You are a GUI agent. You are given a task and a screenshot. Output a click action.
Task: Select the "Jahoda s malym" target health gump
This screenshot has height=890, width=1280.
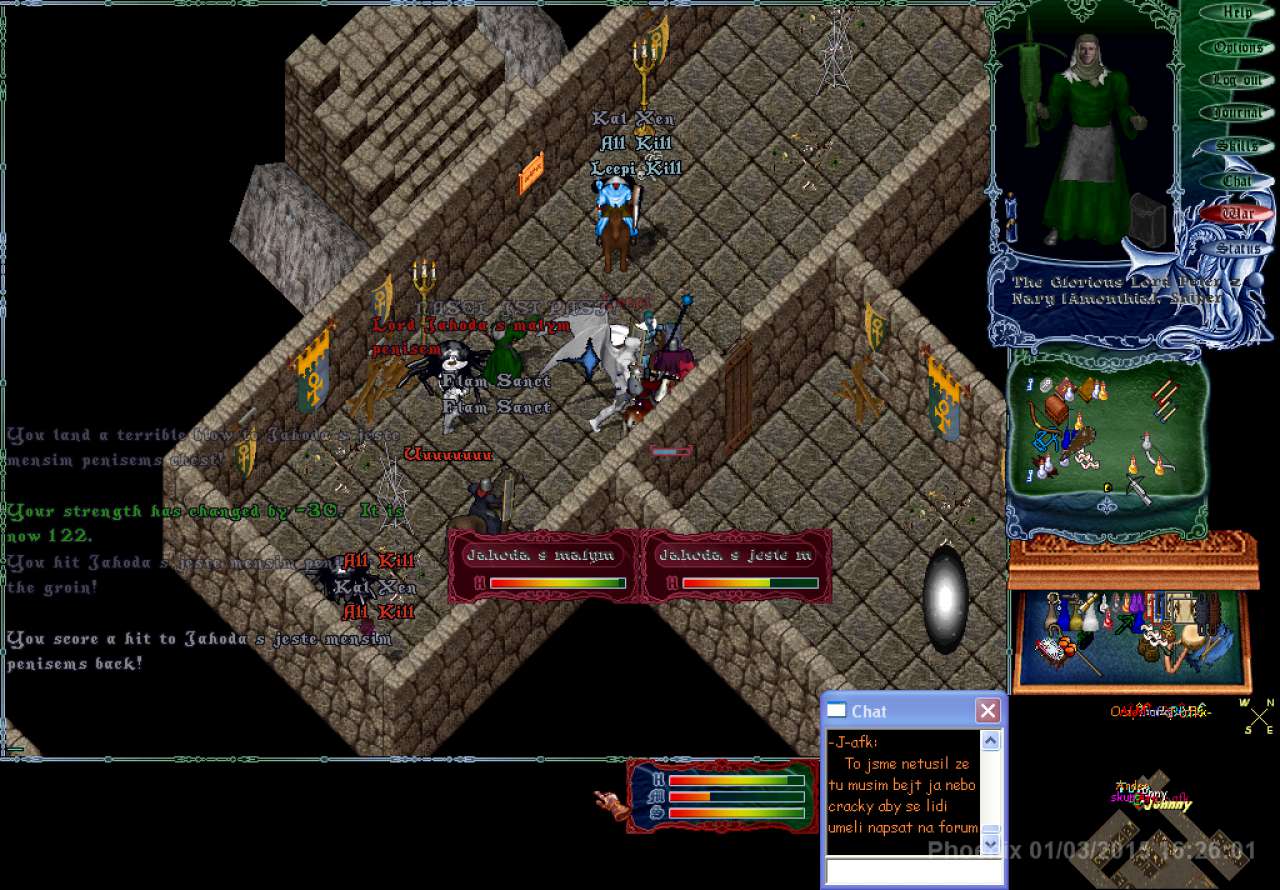coord(542,566)
